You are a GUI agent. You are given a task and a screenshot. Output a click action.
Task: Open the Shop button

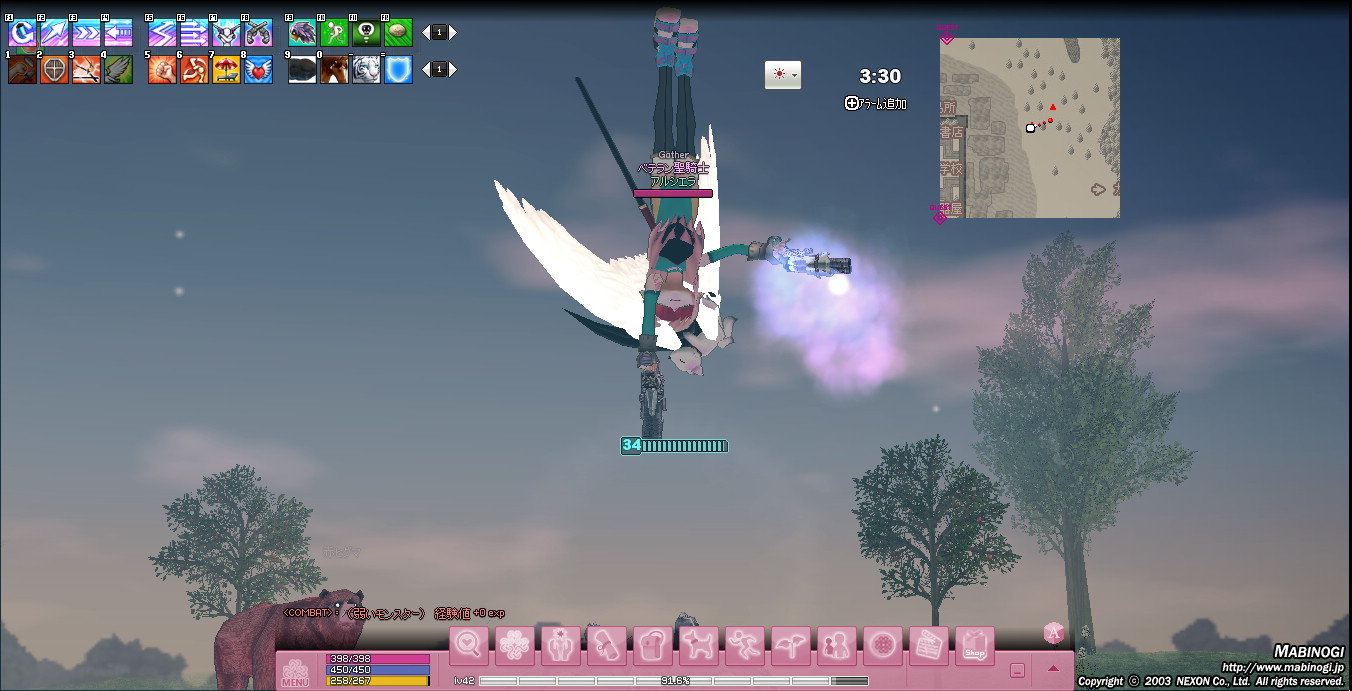point(974,645)
